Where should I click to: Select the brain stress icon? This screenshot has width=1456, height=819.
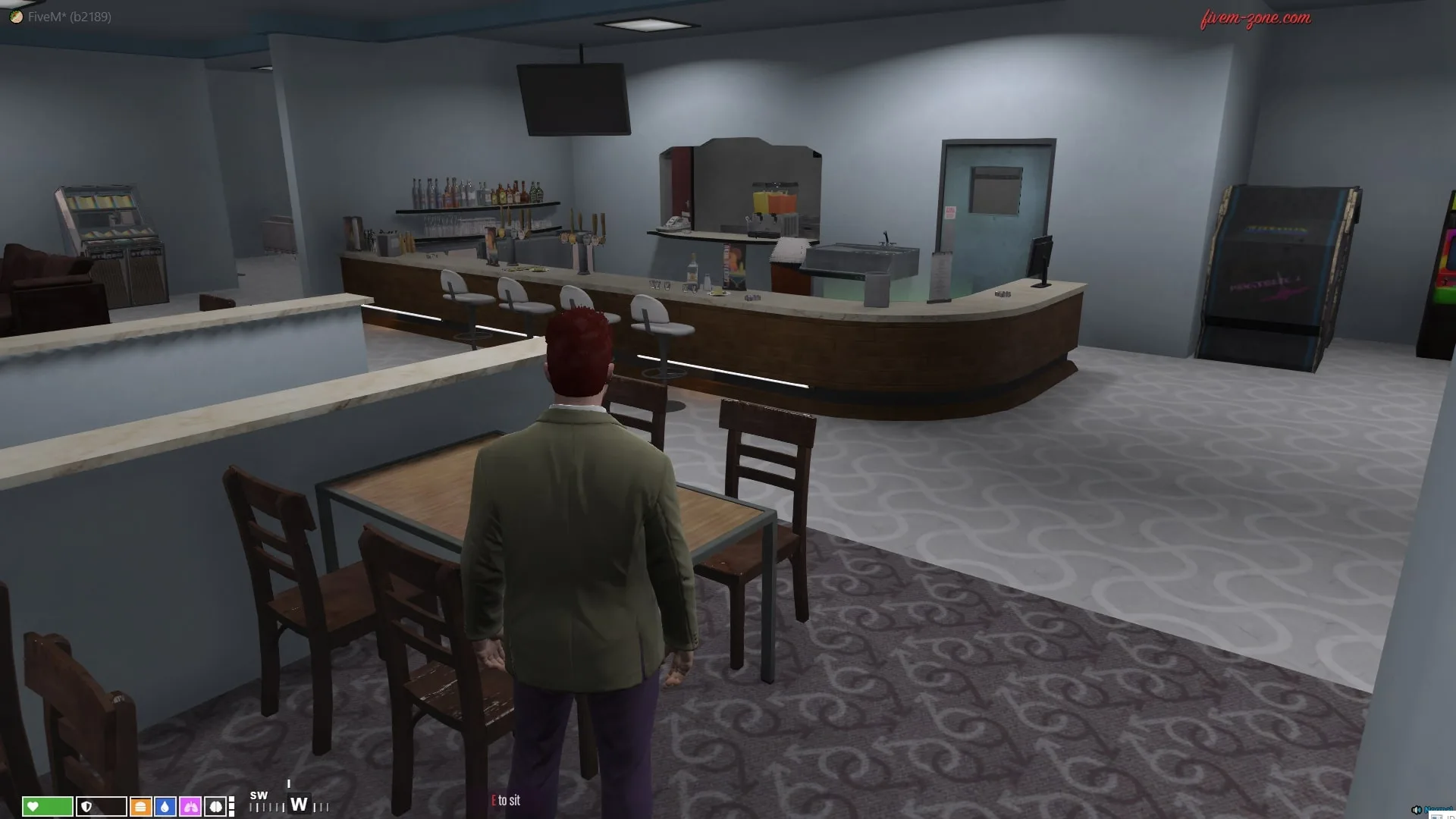(x=215, y=806)
